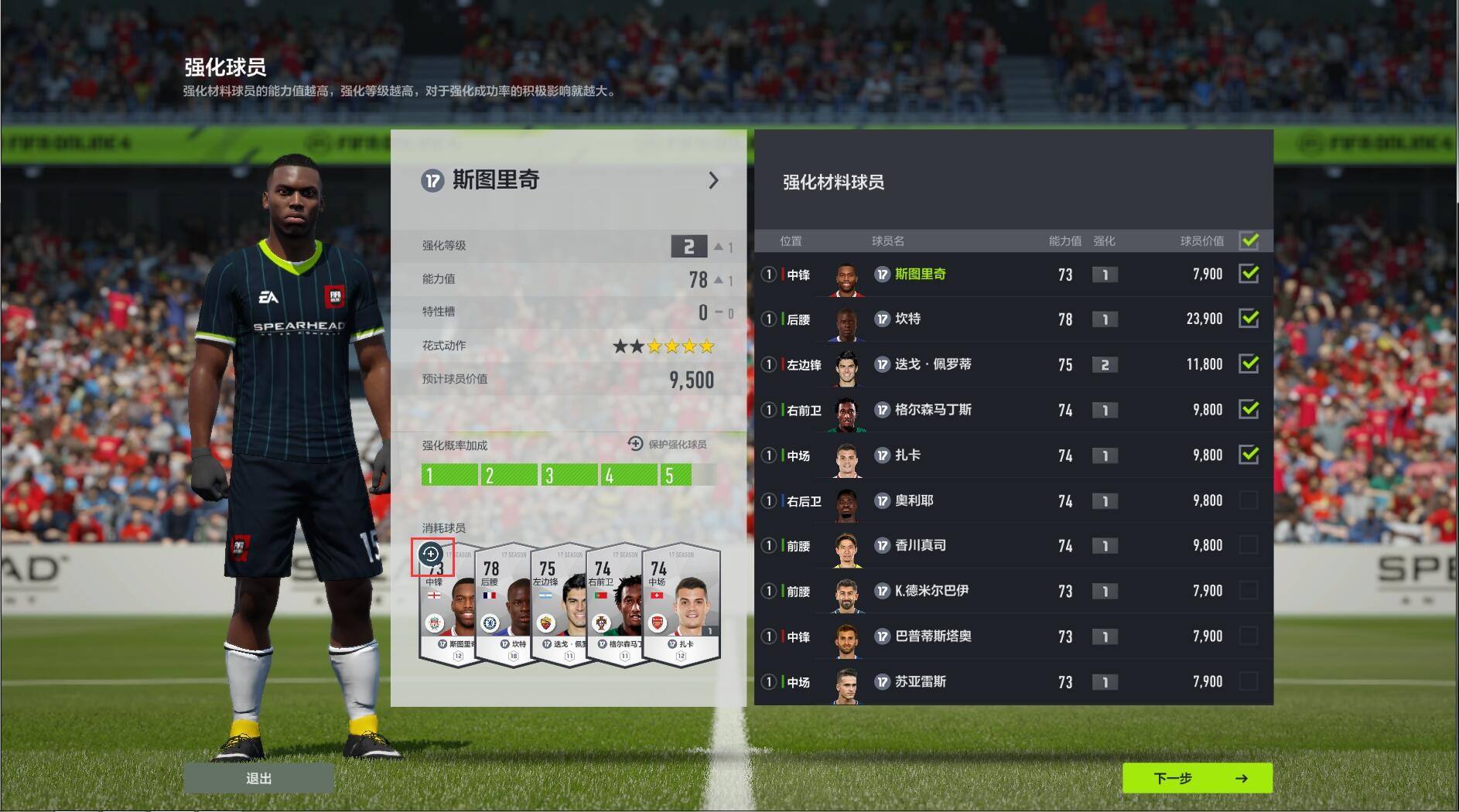Add 香川真司 as material via checkbox
The height and width of the screenshot is (812, 1459).
point(1249,545)
